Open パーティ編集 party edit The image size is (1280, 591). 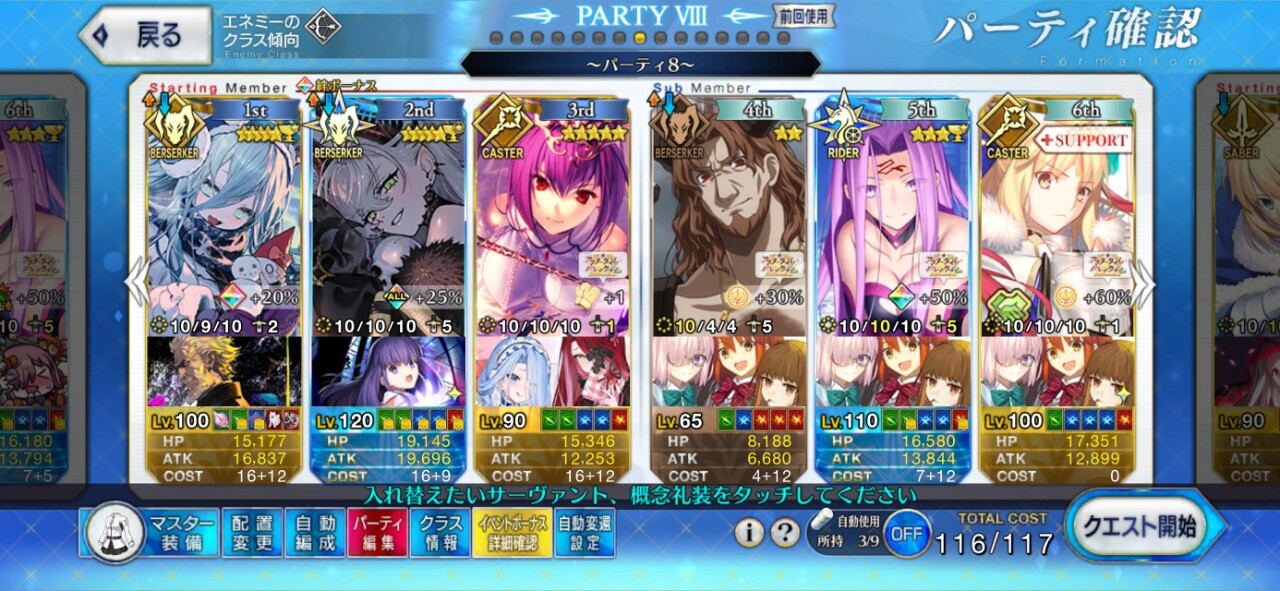[x=377, y=533]
